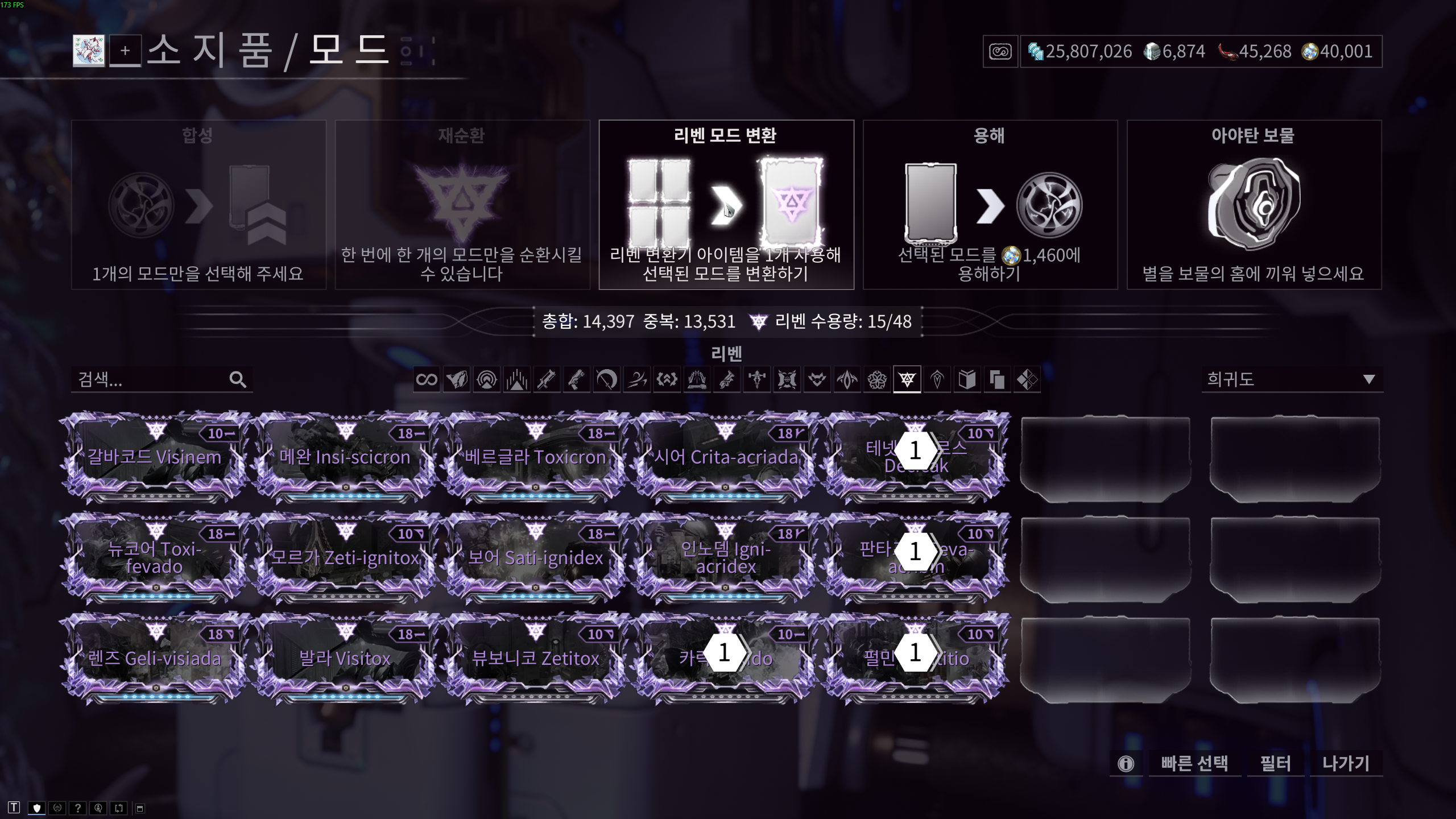Select the 렌즈 Geli-visiada riven mod
This screenshot has width=1456, height=819.
[154, 659]
